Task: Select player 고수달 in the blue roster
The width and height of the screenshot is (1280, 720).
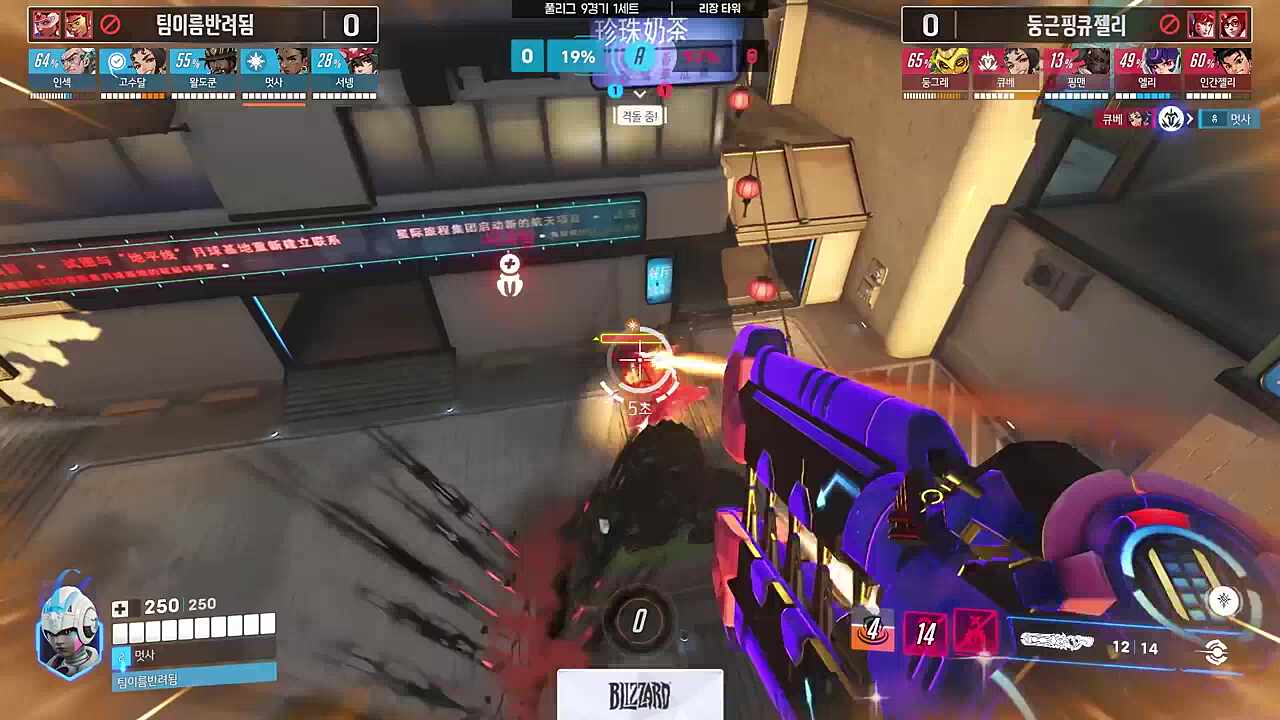Action: [133, 70]
